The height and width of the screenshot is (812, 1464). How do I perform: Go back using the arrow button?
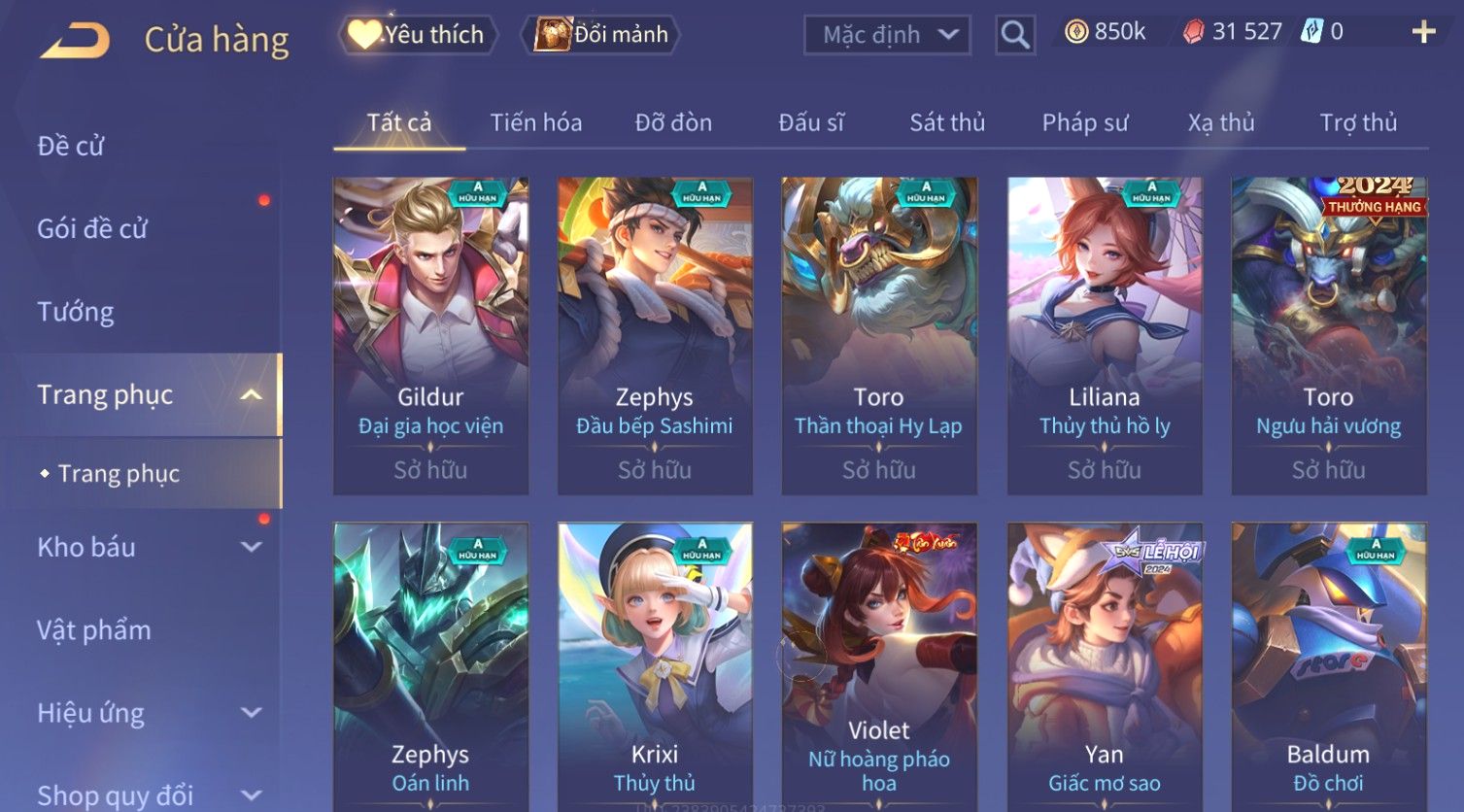pos(76,41)
